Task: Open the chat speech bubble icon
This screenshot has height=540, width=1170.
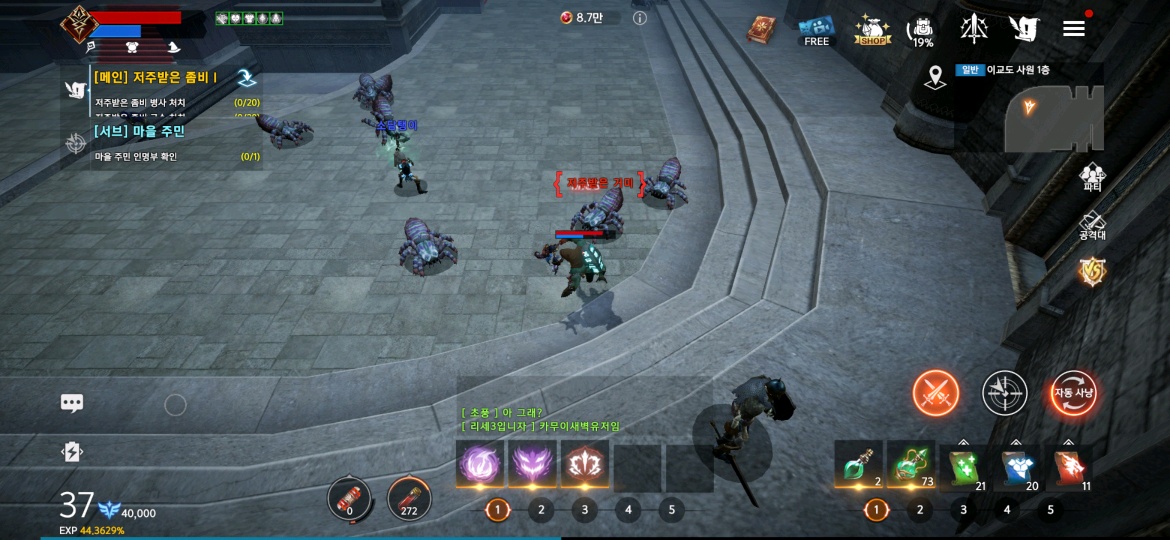Action: [72, 403]
